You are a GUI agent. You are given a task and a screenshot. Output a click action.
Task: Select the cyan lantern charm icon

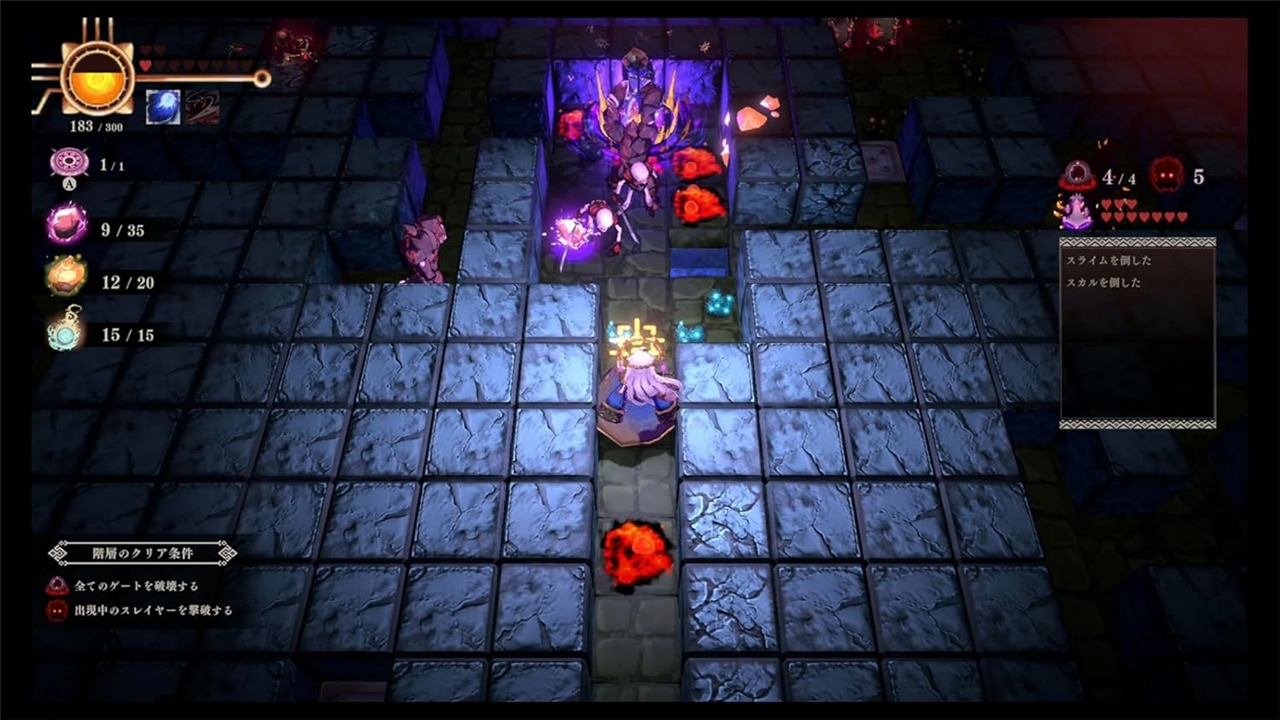(66, 332)
